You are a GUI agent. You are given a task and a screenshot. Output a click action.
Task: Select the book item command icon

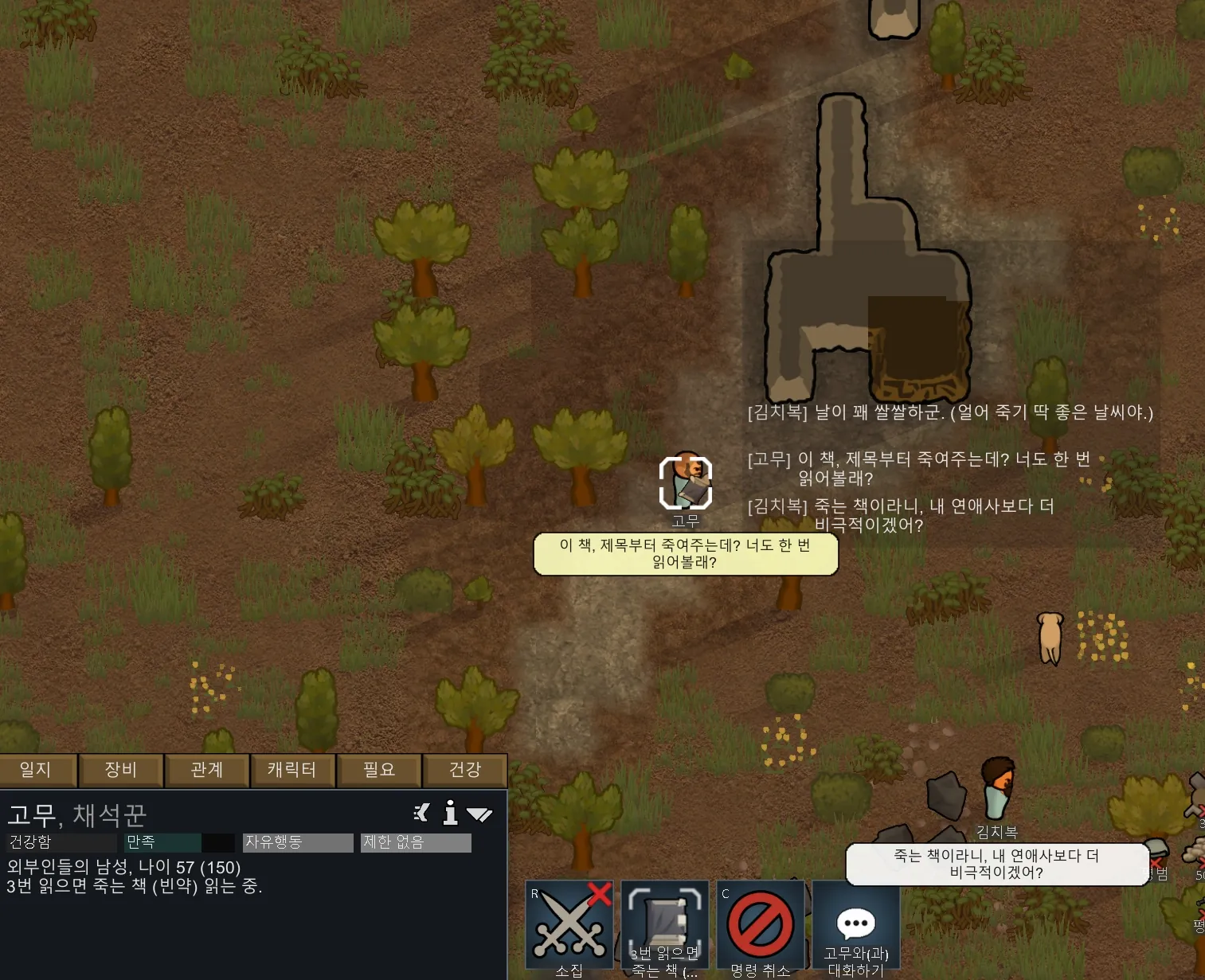click(665, 927)
